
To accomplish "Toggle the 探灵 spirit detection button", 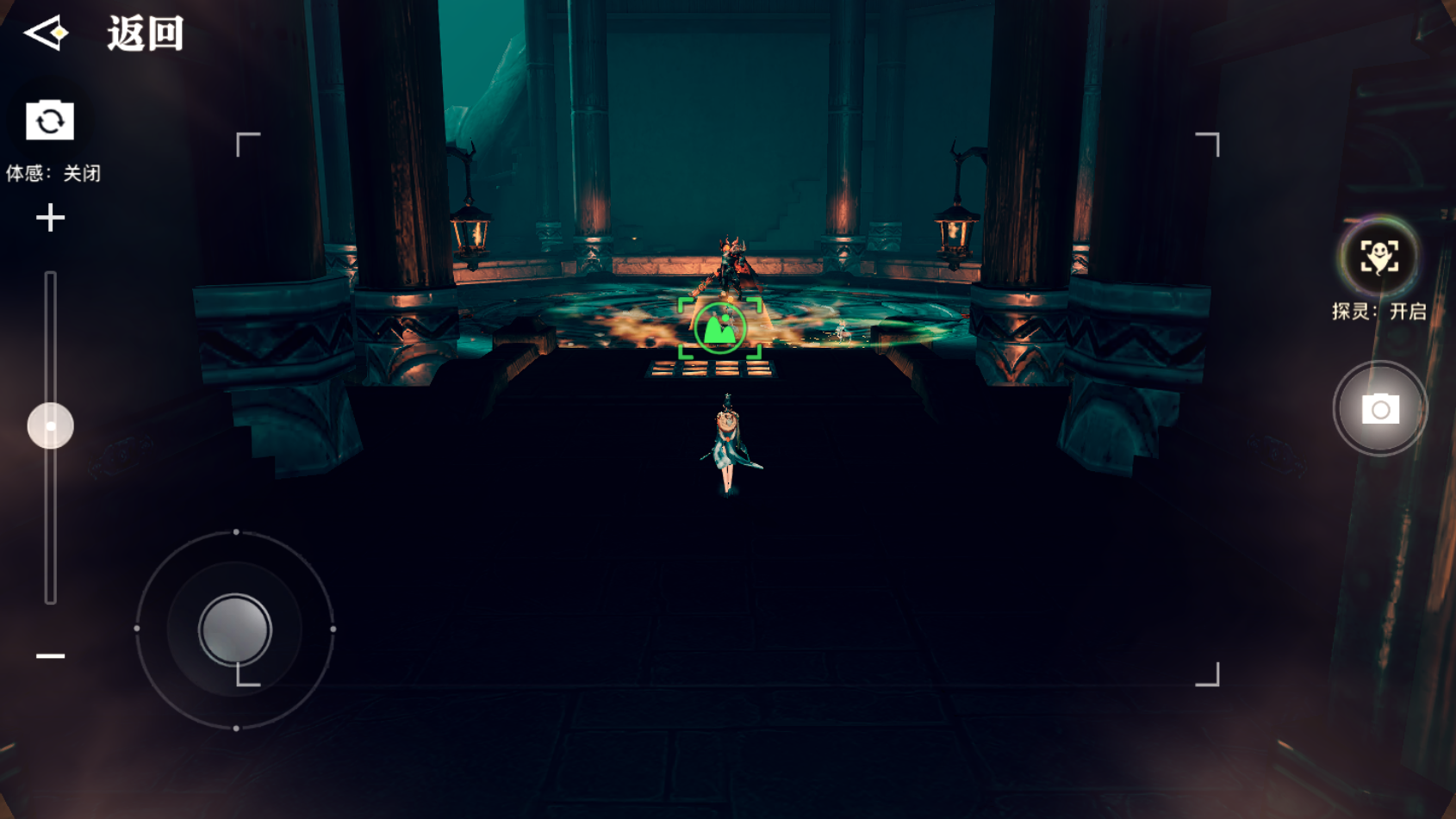I will click(x=1379, y=257).
